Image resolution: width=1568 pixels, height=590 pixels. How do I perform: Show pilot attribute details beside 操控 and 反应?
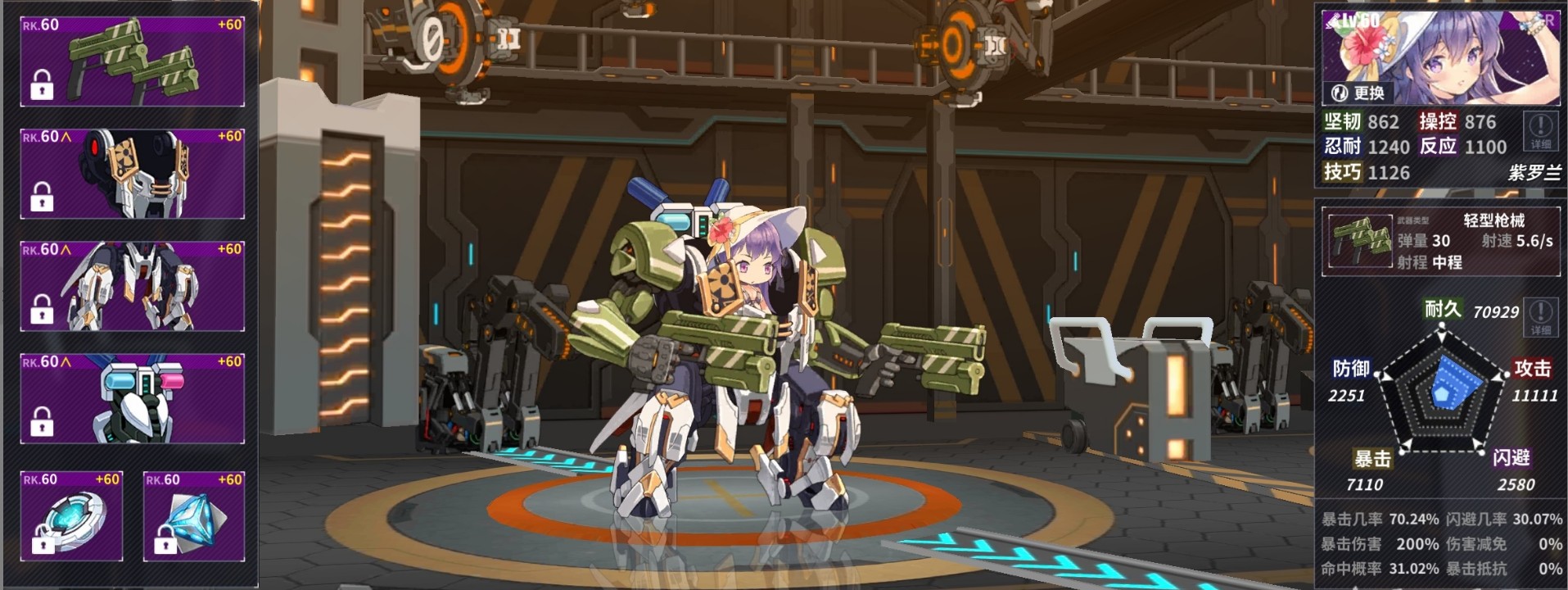pyautogui.click(x=1540, y=132)
